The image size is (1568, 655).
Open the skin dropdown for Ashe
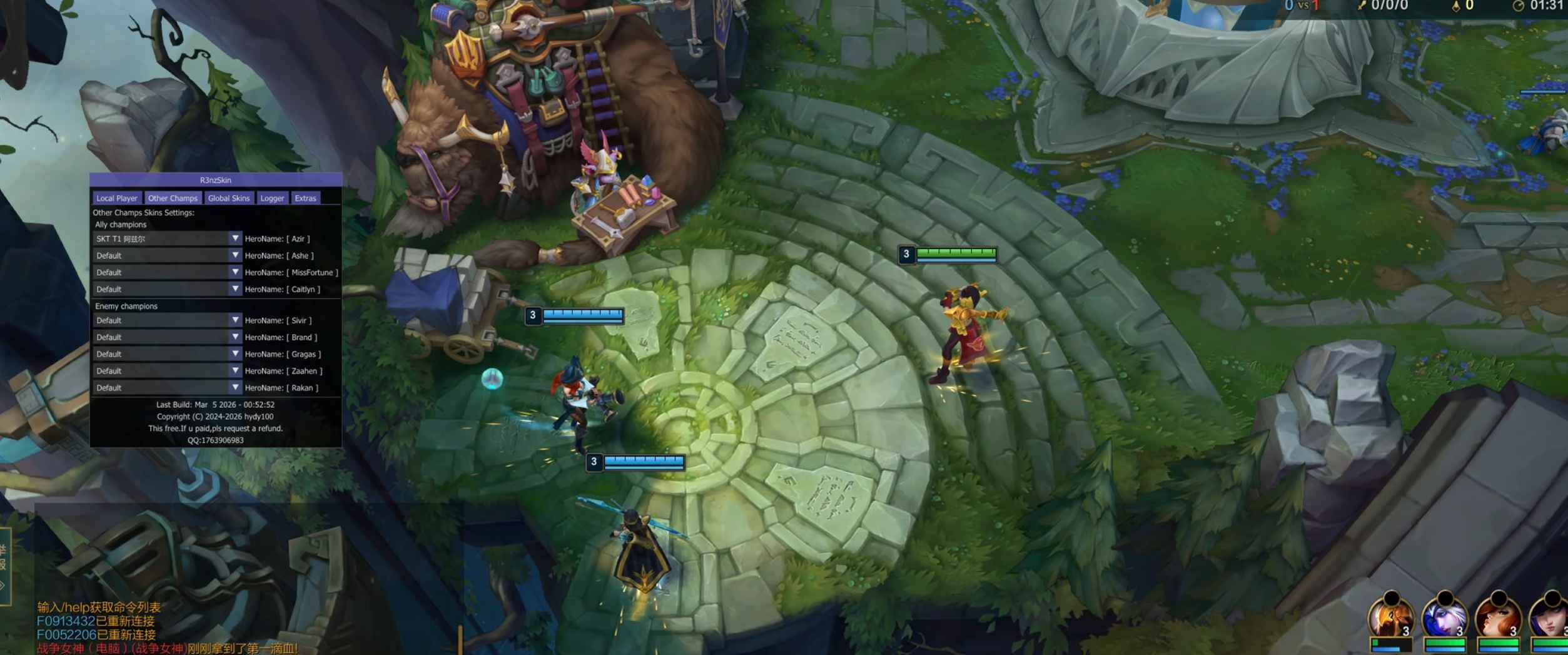(166, 255)
